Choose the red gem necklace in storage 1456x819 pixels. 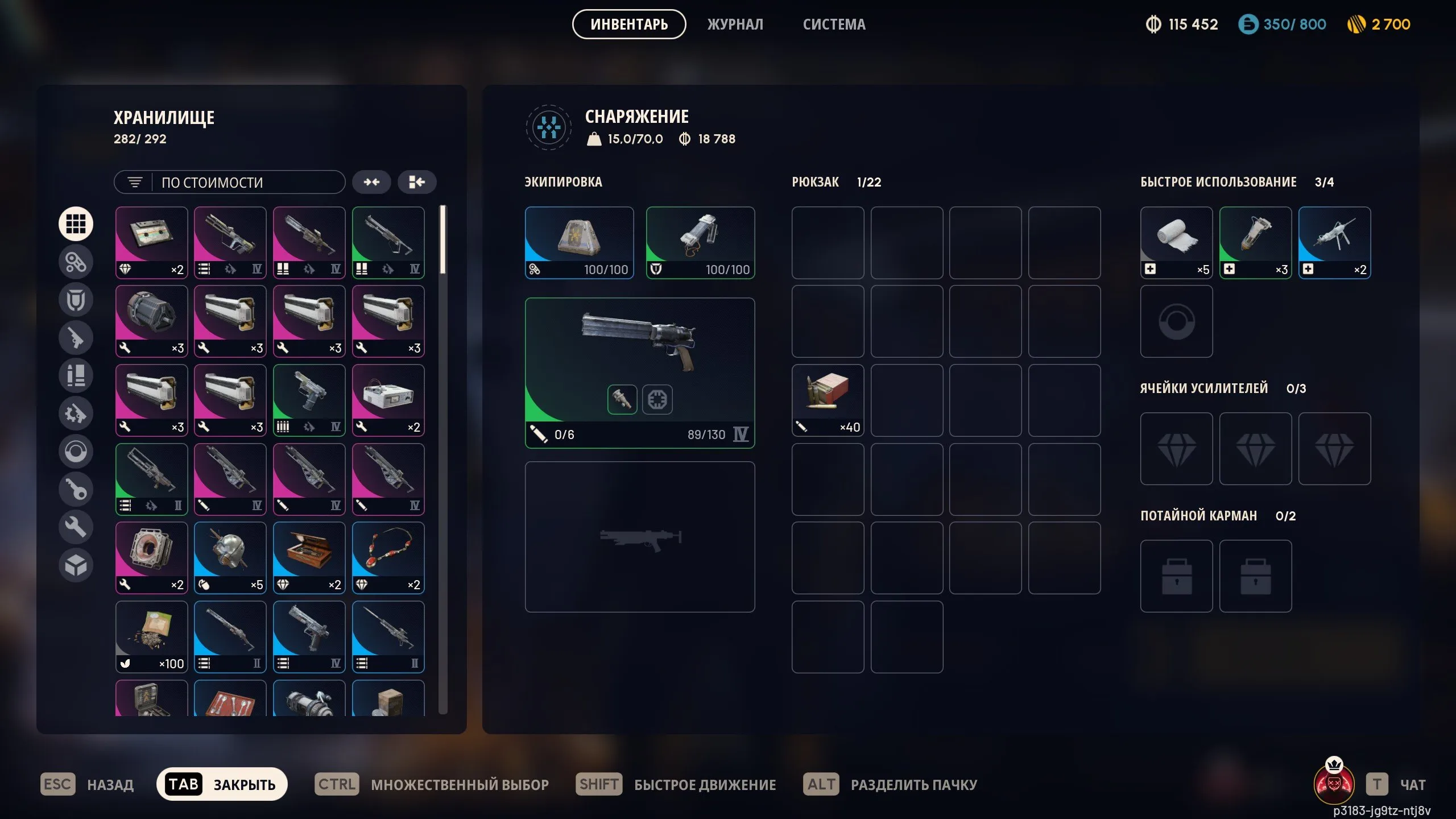(x=388, y=558)
